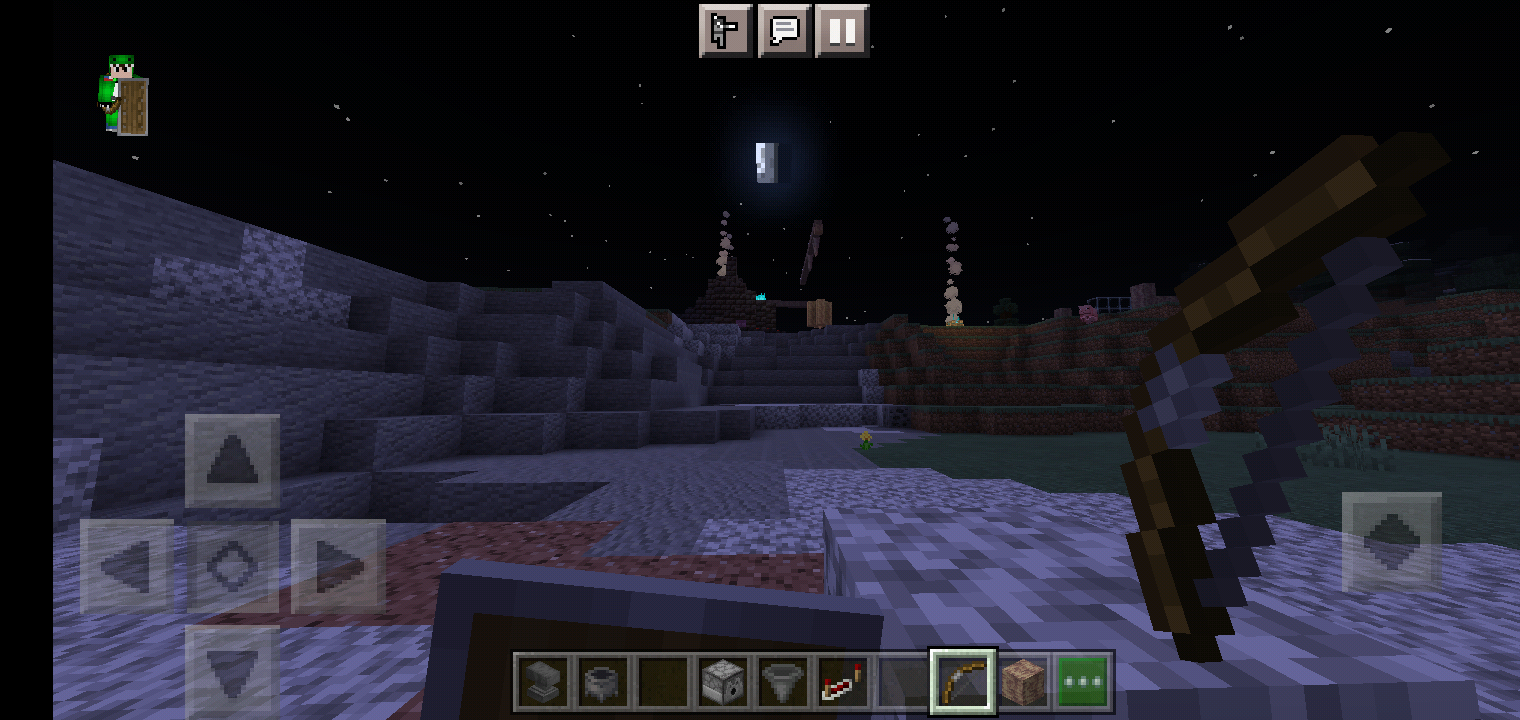Select the wooden block hotbar slot

click(x=1023, y=683)
